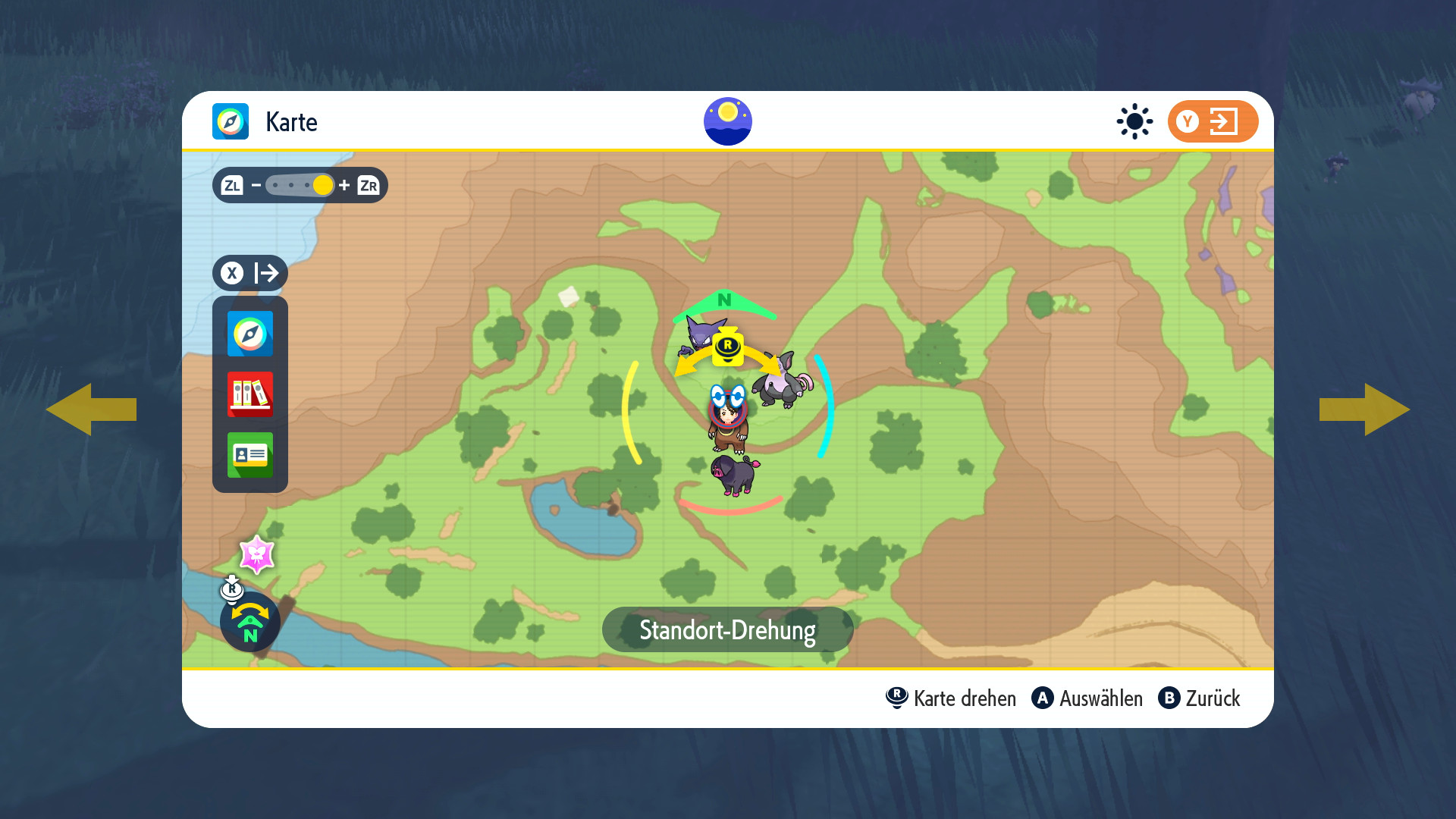The width and height of the screenshot is (1456, 819).
Task: Open the compass map app icon
Action: [250, 334]
